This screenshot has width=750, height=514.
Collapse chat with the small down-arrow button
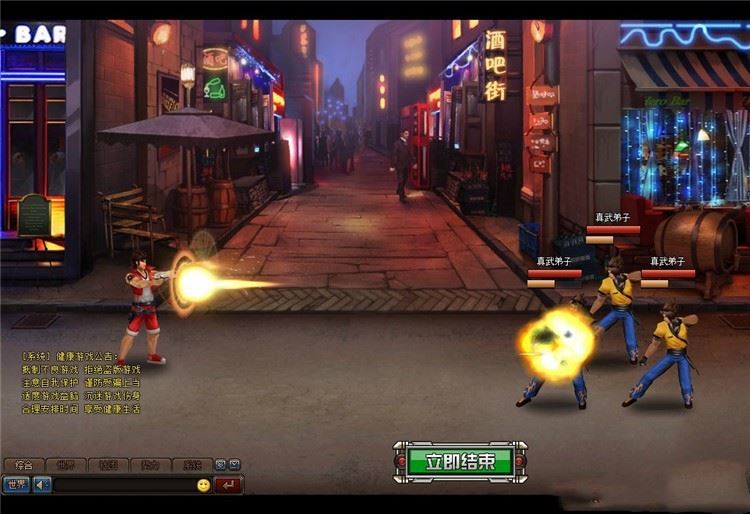(x=234, y=465)
